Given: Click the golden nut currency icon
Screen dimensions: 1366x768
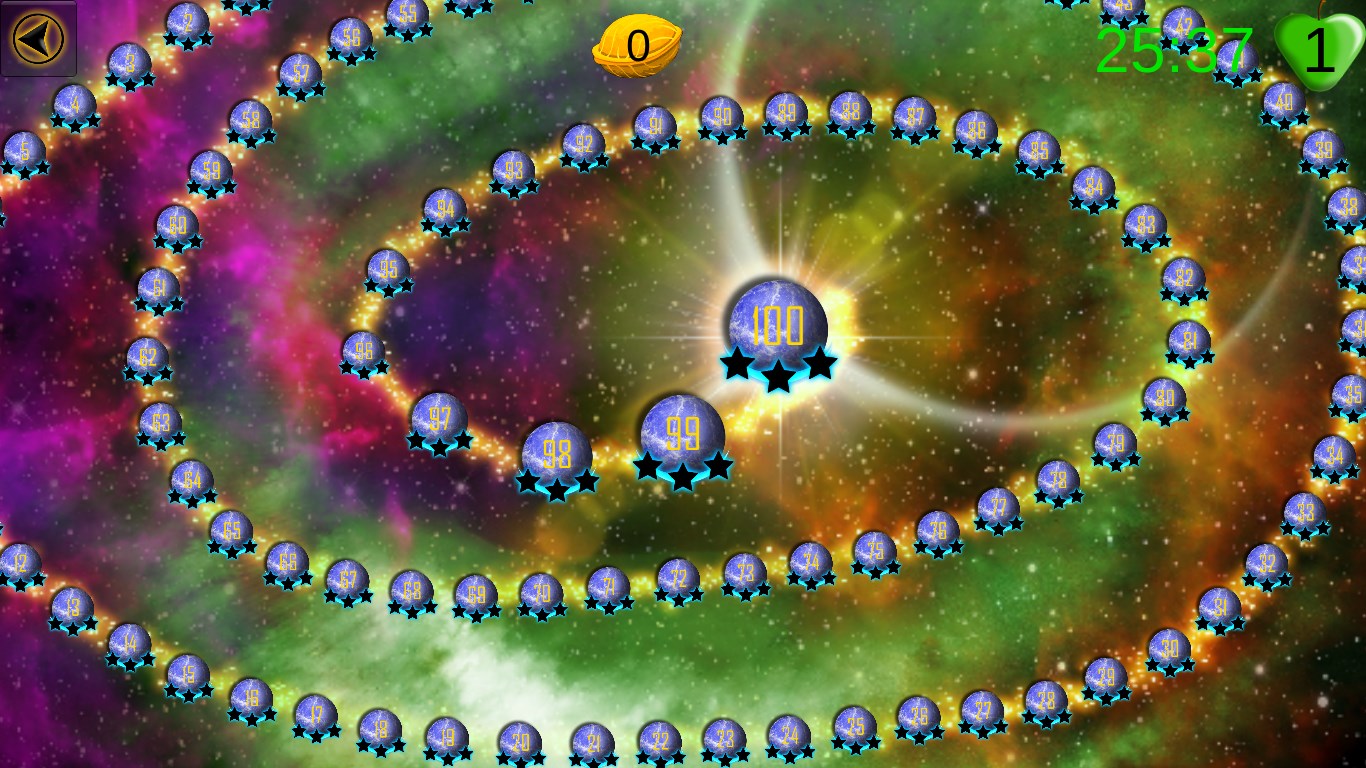Looking at the screenshot, I should tap(636, 46).
